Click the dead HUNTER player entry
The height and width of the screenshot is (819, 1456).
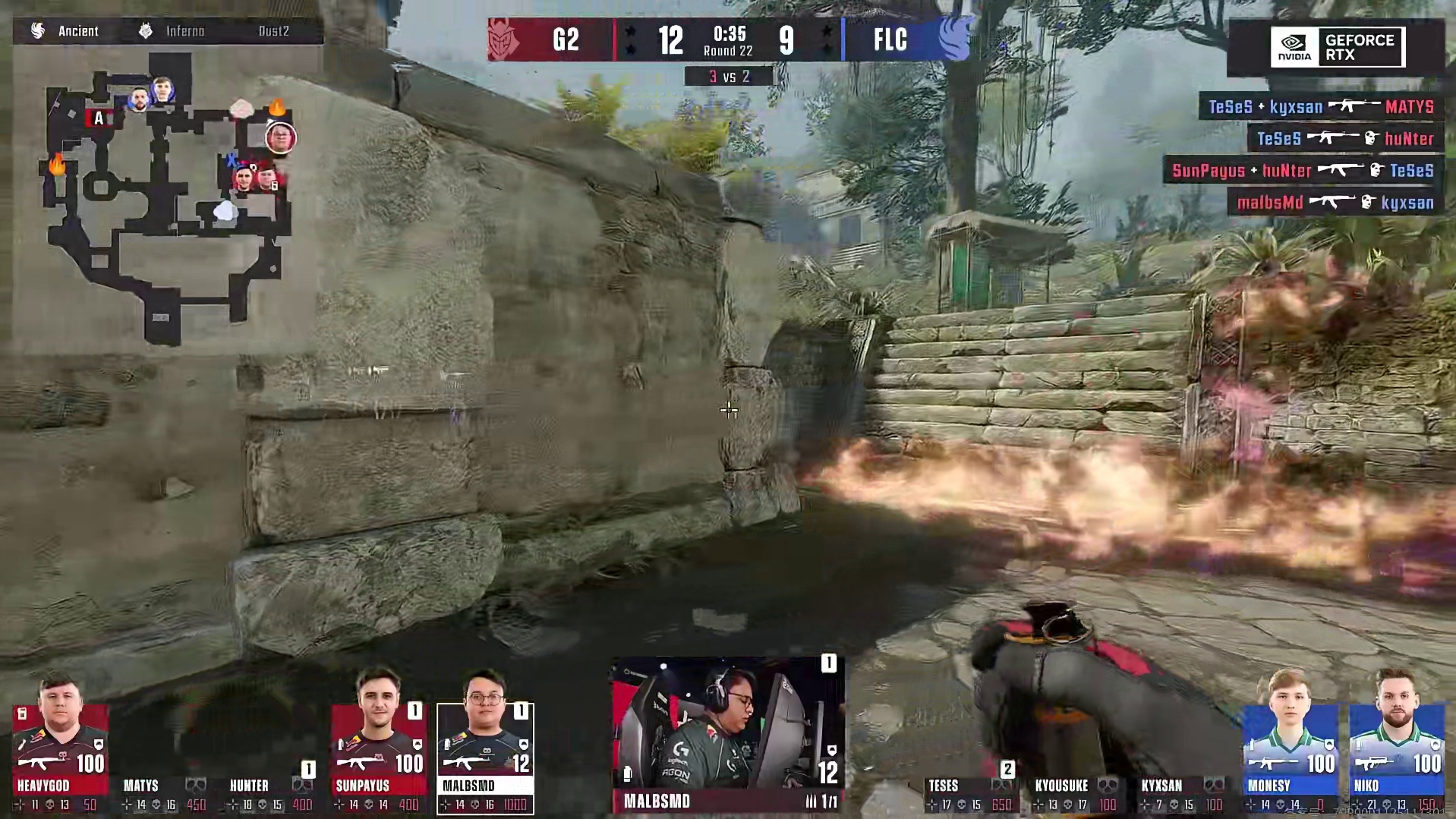[x=271, y=793]
